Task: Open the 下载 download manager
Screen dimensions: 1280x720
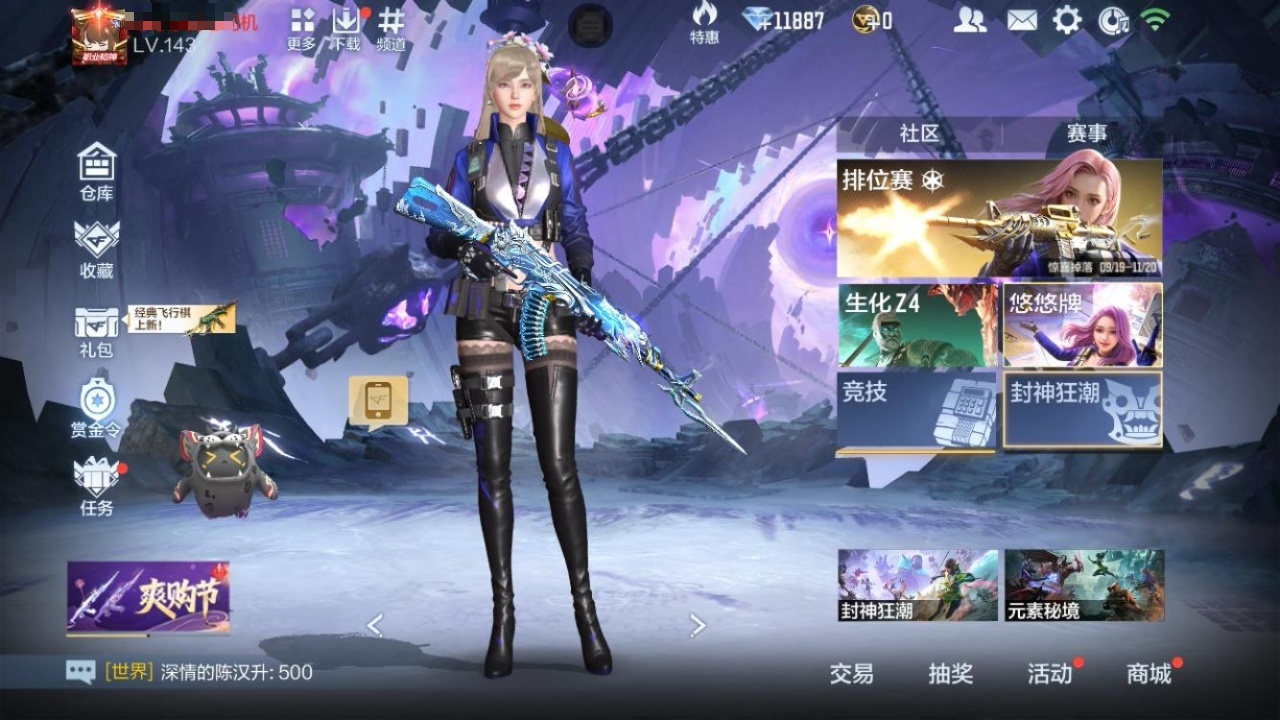Action: pos(346,28)
